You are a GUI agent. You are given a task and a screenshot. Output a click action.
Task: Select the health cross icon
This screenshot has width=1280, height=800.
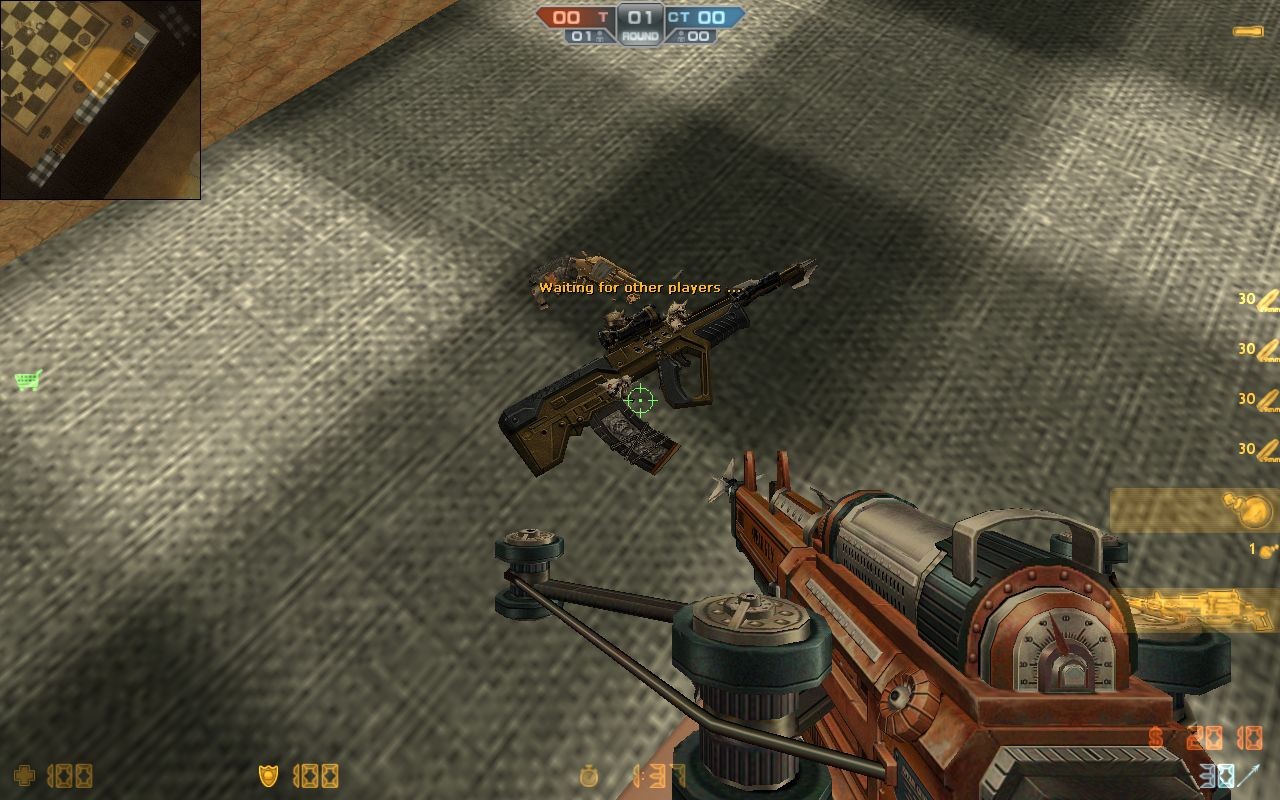[24, 774]
